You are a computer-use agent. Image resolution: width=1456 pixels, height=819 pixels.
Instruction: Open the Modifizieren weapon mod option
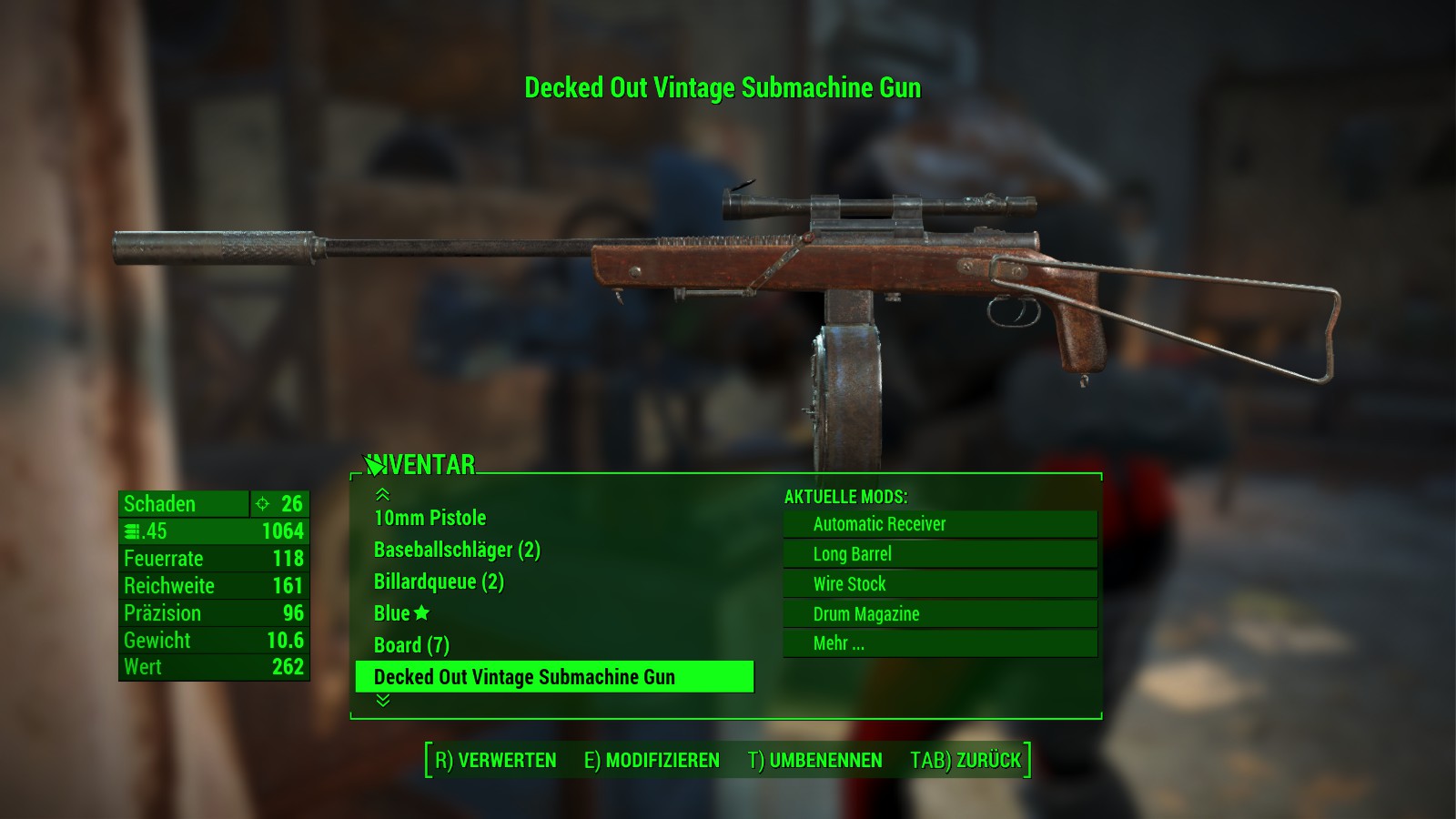tap(652, 761)
